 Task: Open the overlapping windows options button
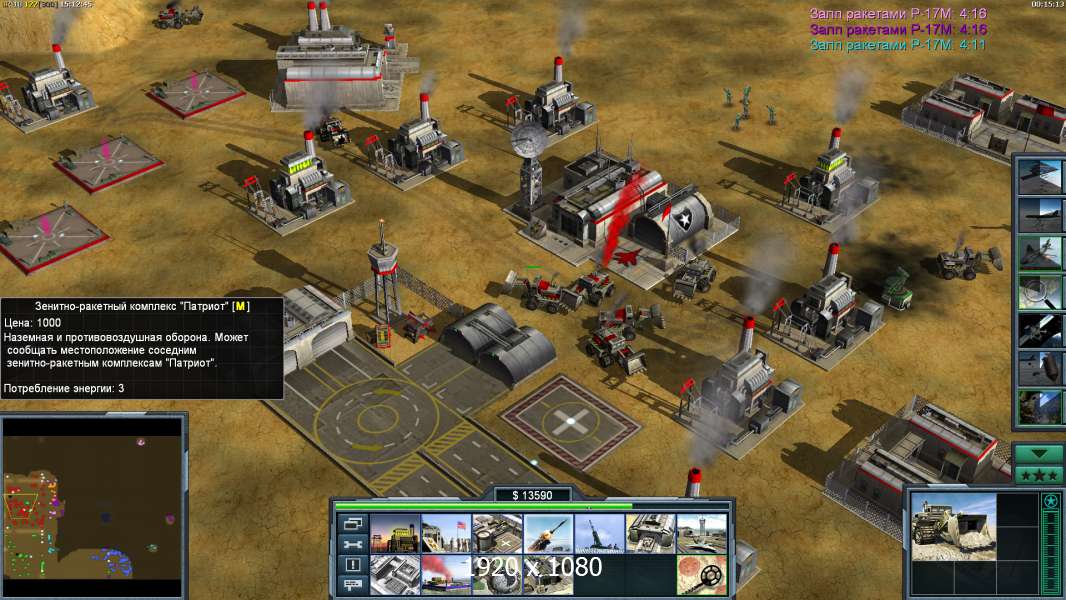[x=353, y=523]
